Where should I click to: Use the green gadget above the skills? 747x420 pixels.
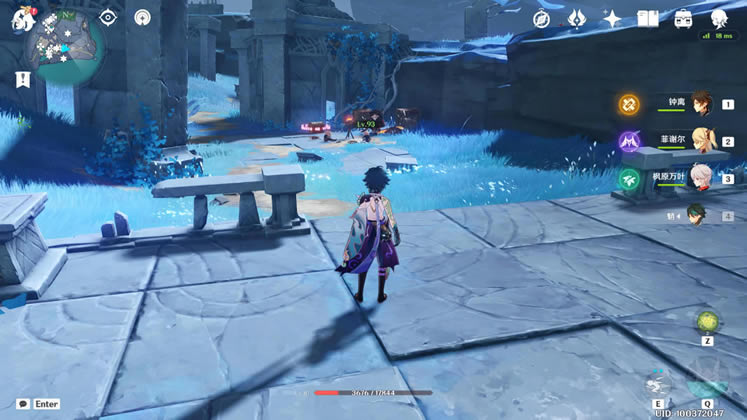[x=707, y=321]
